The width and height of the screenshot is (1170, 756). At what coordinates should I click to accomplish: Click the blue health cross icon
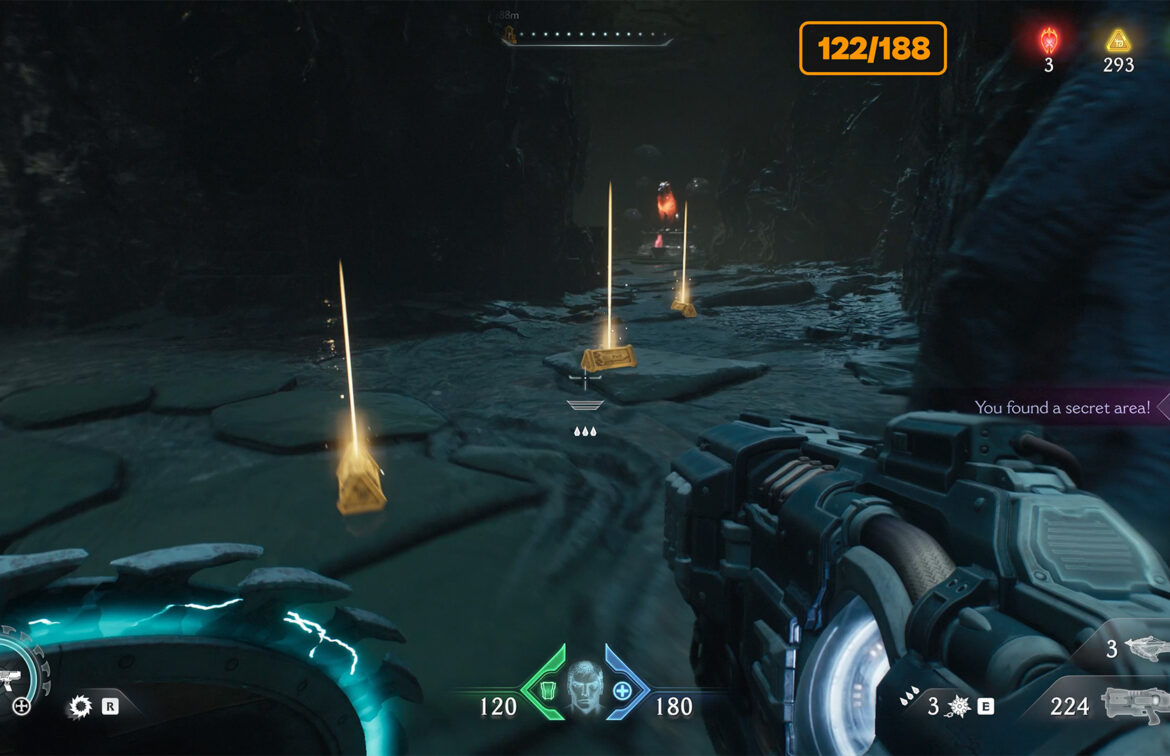pos(622,690)
